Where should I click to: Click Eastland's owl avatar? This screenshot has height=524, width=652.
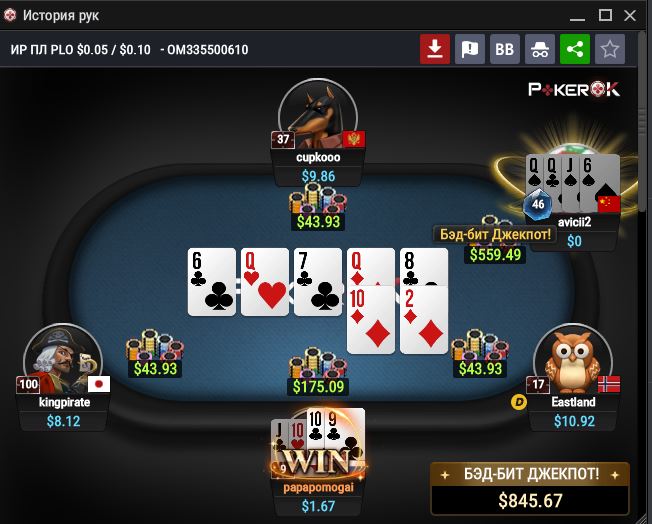pyautogui.click(x=573, y=360)
